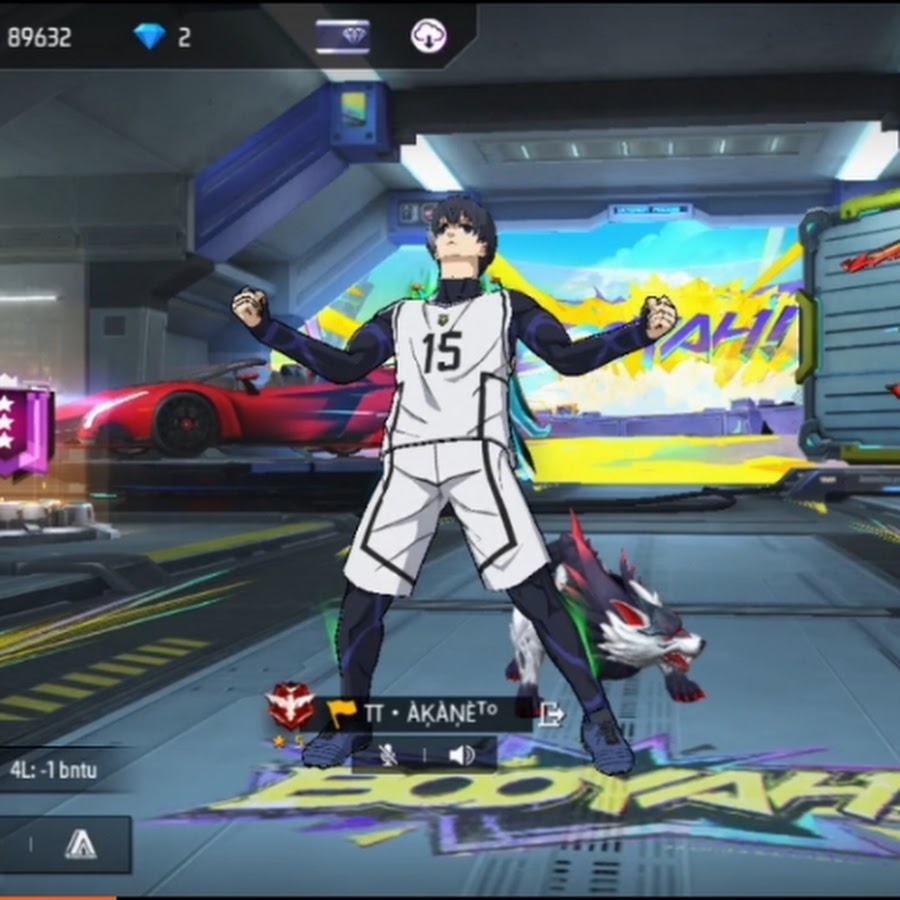Open the purple star rank badge
Screen dimensions: 900x900
[x=24, y=428]
